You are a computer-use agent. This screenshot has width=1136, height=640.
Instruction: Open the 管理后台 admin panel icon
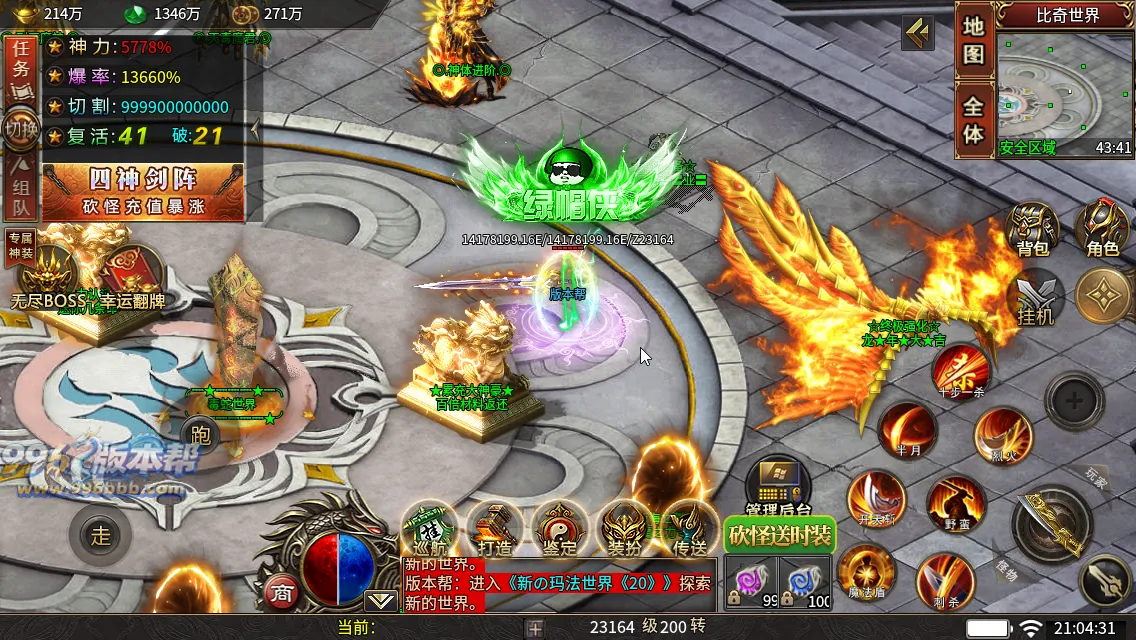(776, 486)
